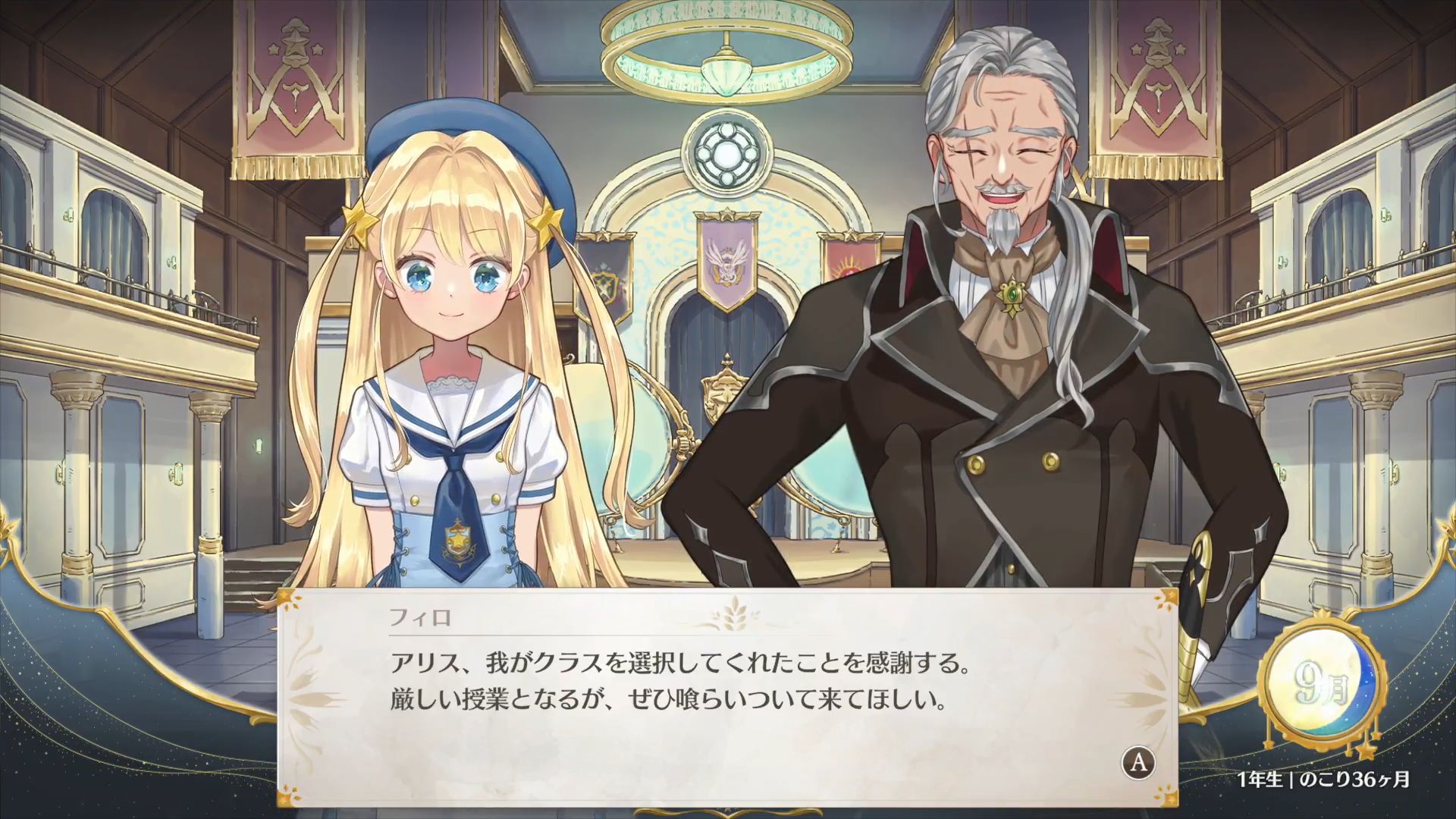Click the pink banner on the left wall

[296, 83]
